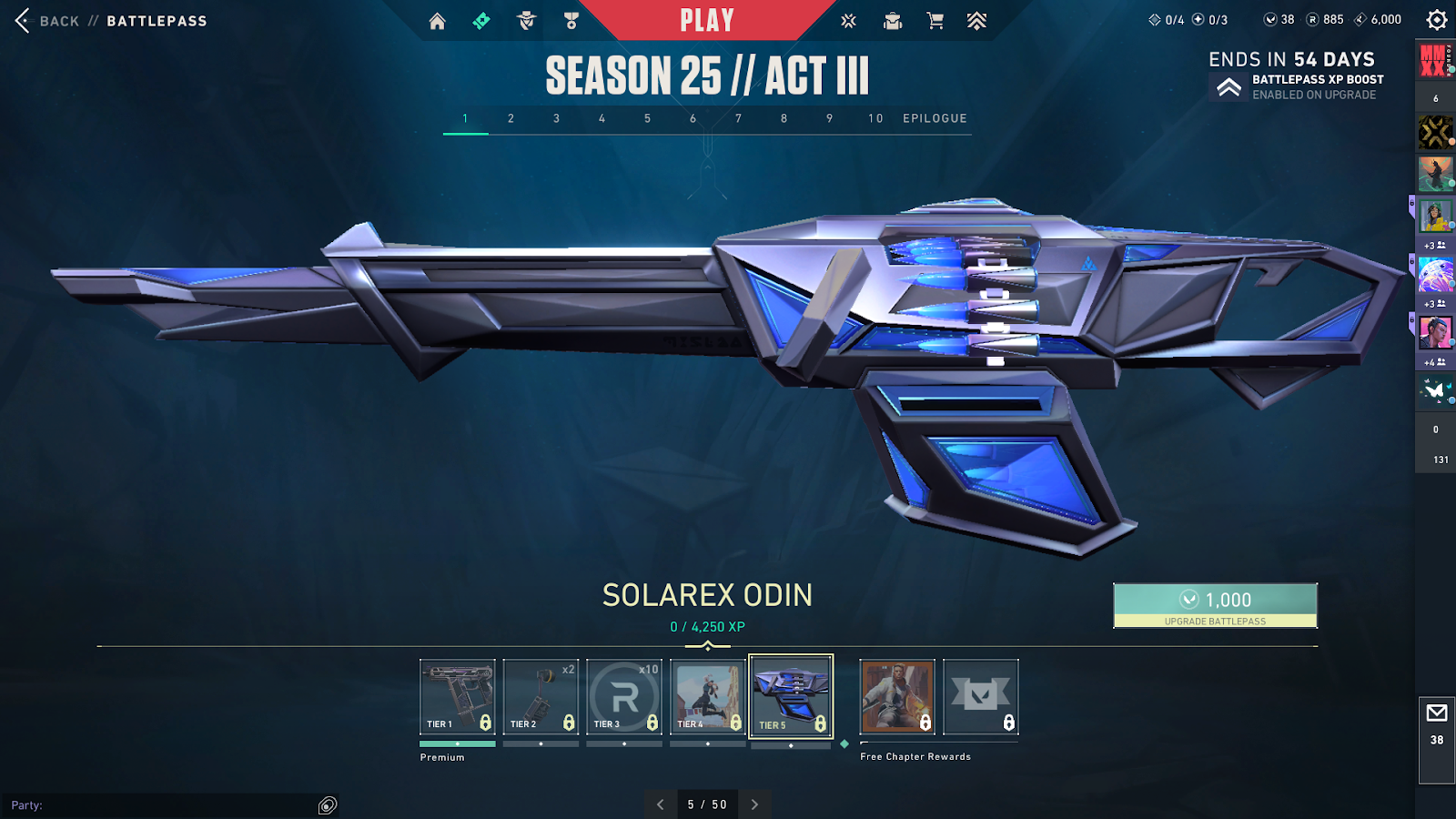Switch to chapter 2 tab
Image resolution: width=1456 pixels, height=819 pixels.
511,118
